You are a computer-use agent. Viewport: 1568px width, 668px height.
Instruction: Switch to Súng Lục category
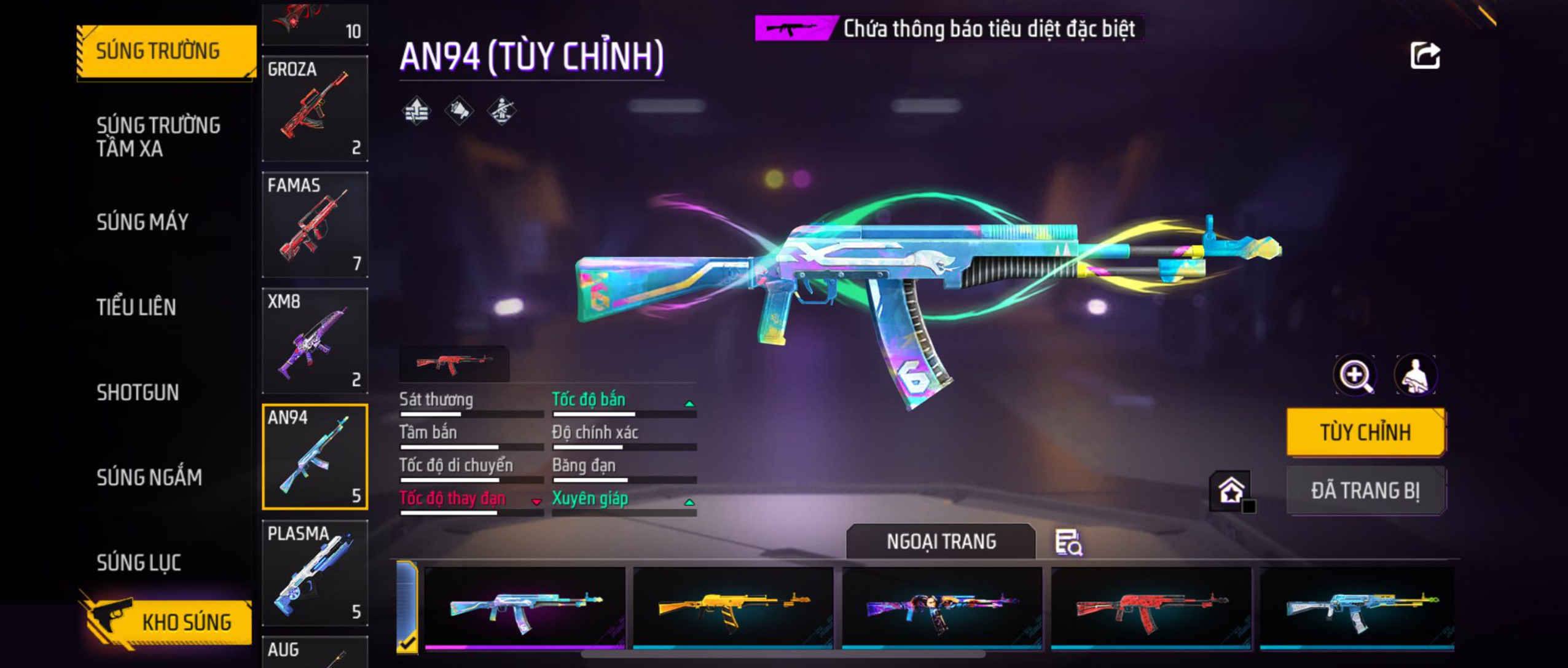pyautogui.click(x=139, y=562)
